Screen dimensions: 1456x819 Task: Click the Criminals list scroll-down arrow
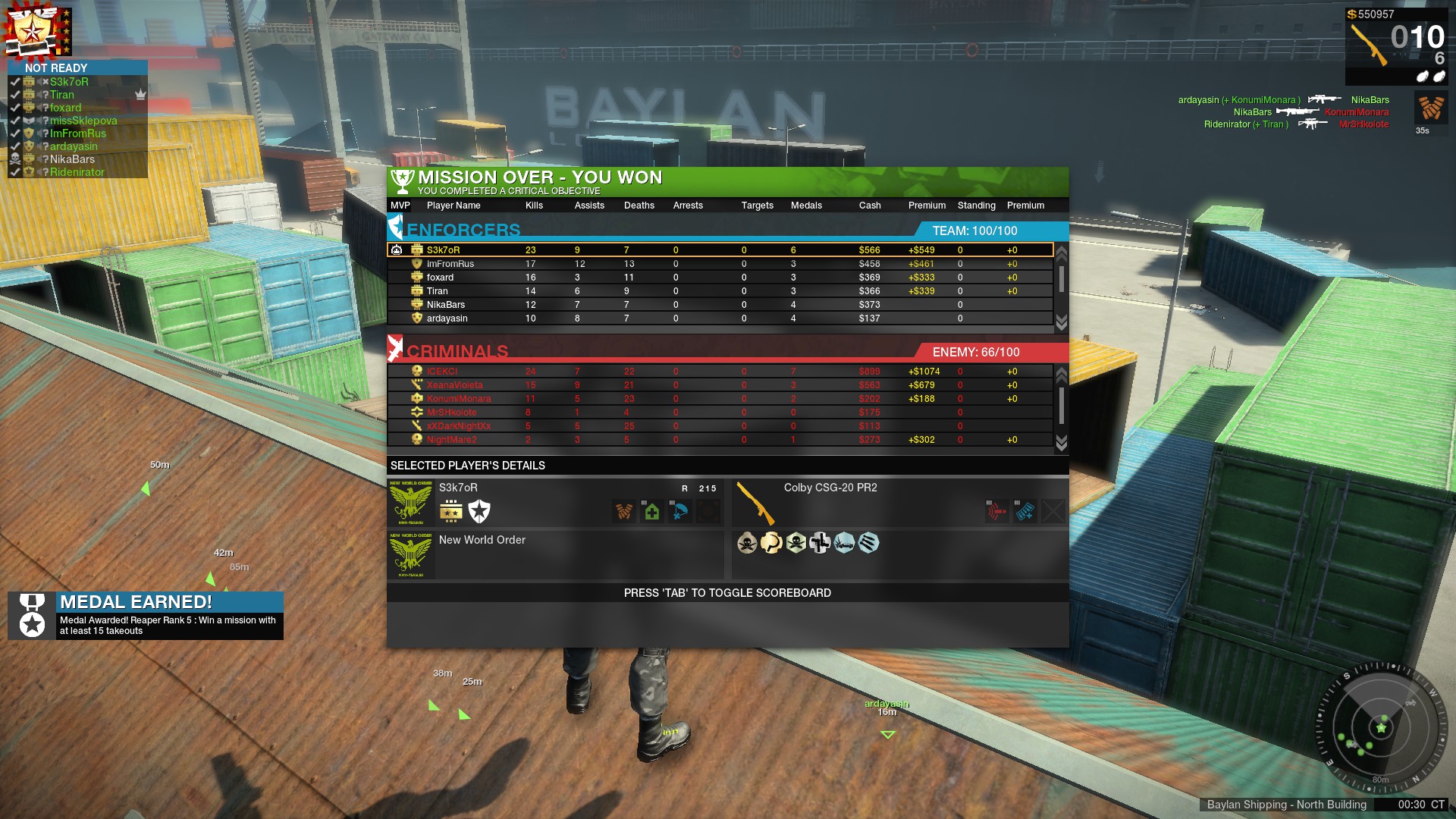[x=1061, y=444]
